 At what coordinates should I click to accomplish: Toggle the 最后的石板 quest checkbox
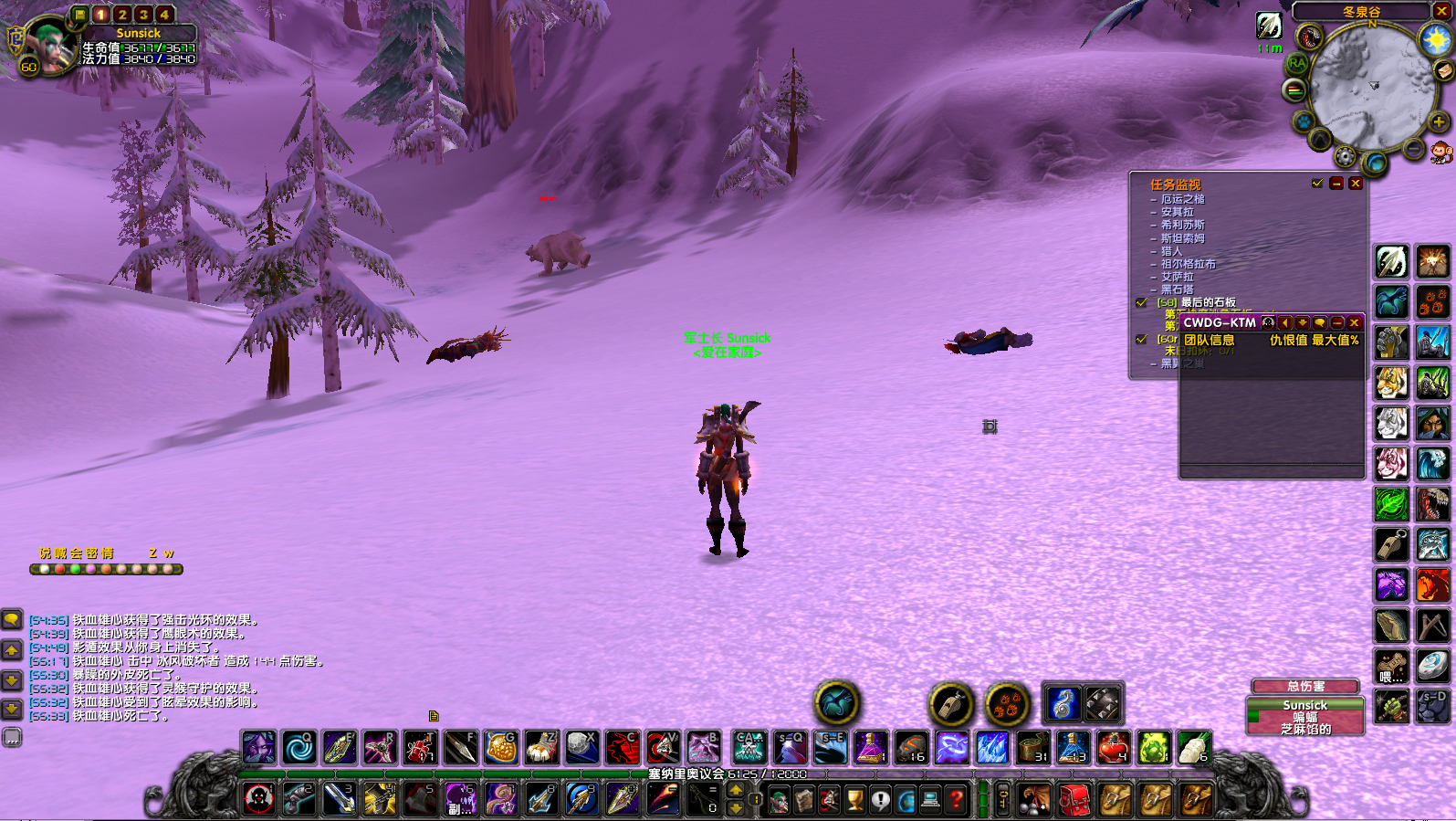click(1141, 302)
